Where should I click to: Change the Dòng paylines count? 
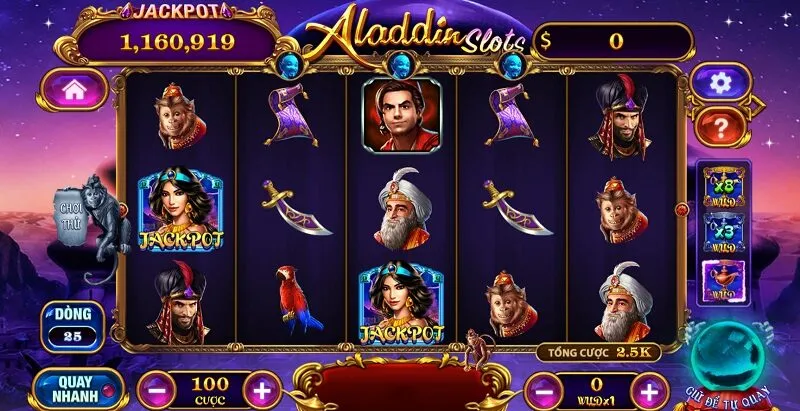pyautogui.click(x=73, y=324)
